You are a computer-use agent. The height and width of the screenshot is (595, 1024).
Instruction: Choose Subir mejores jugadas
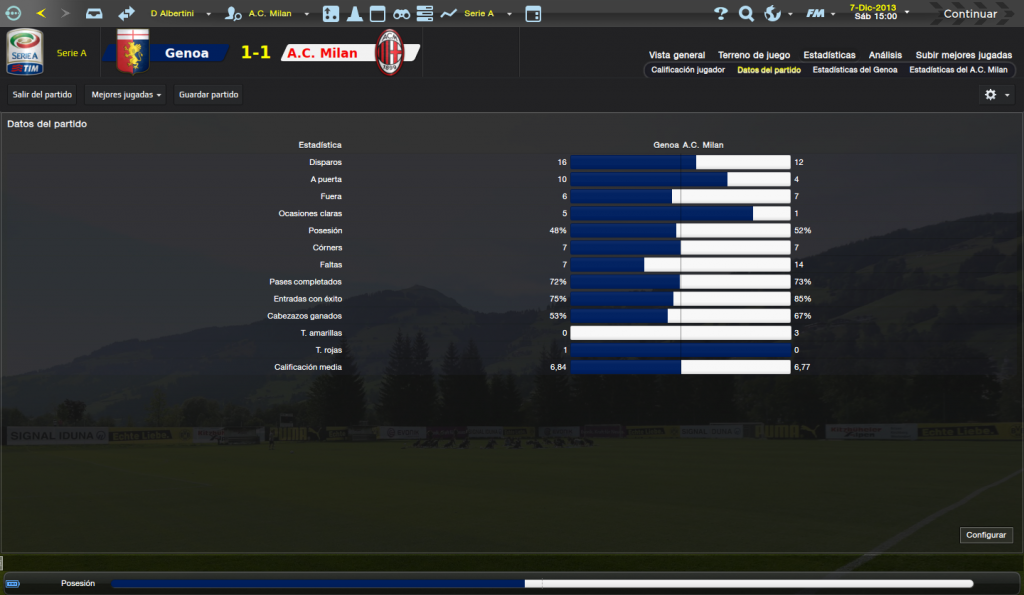tap(962, 55)
